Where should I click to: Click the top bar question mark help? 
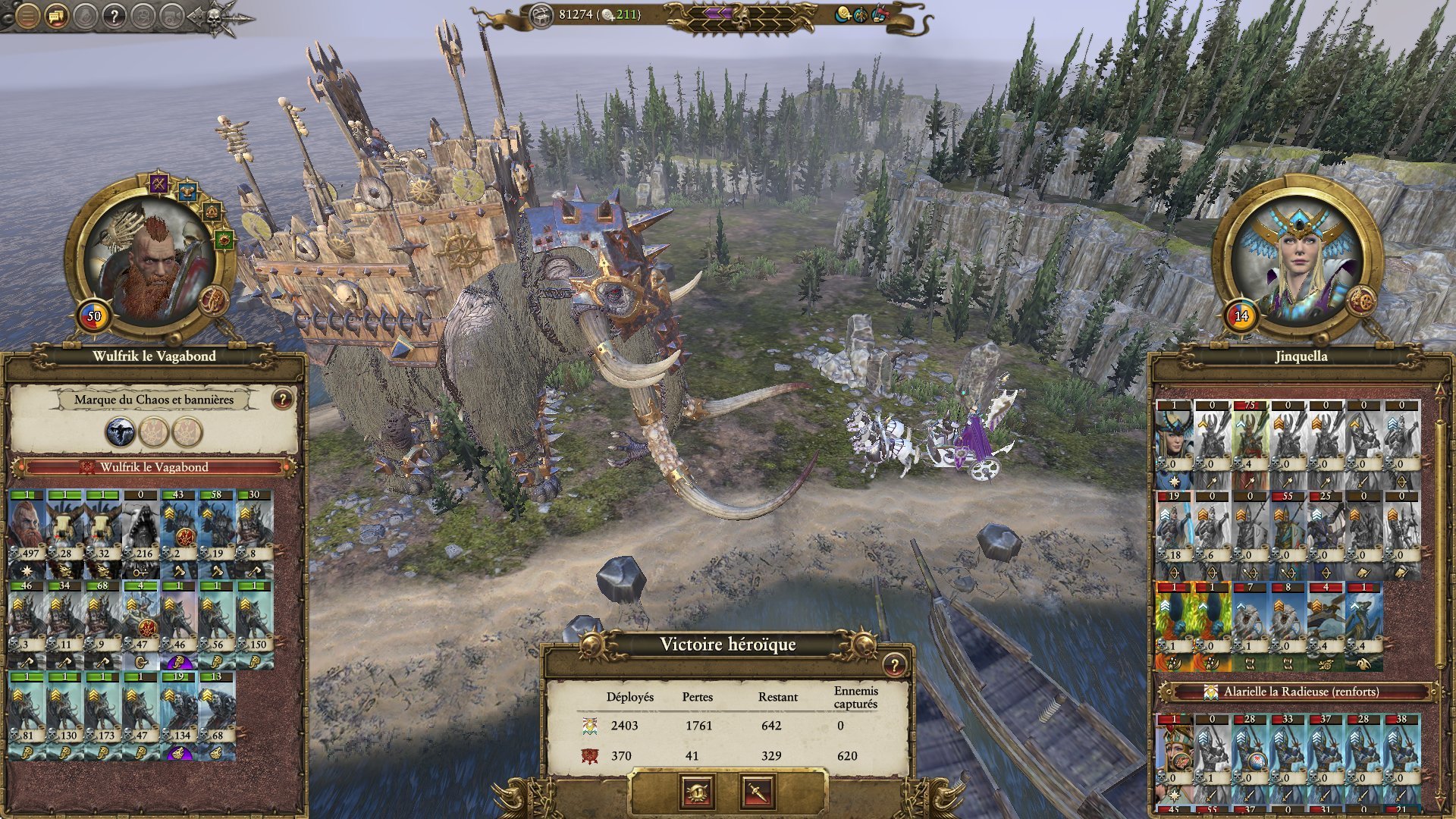pos(114,15)
